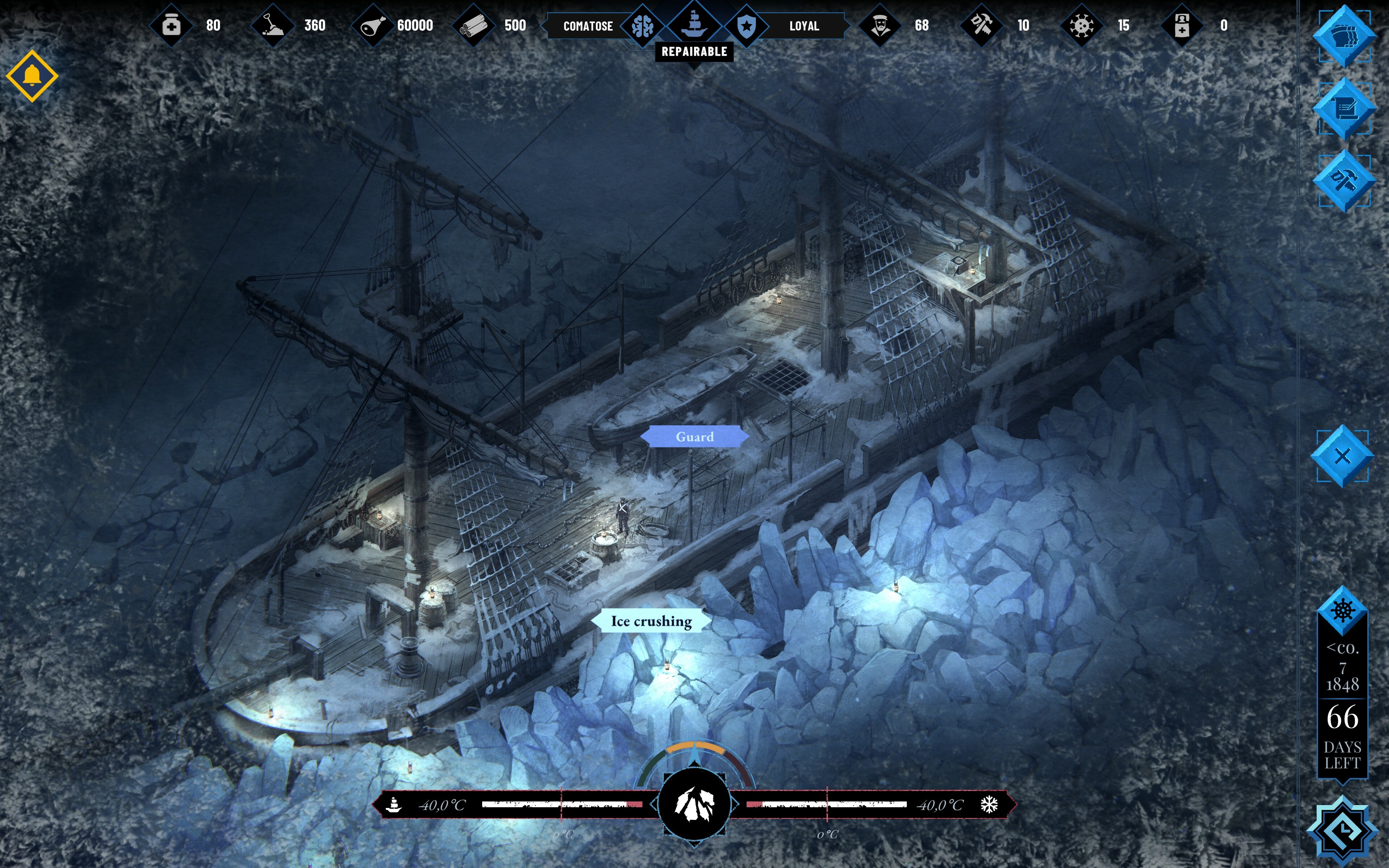The image size is (1389, 868).
Task: Activate the clock time-advance button
Action: click(x=1342, y=830)
